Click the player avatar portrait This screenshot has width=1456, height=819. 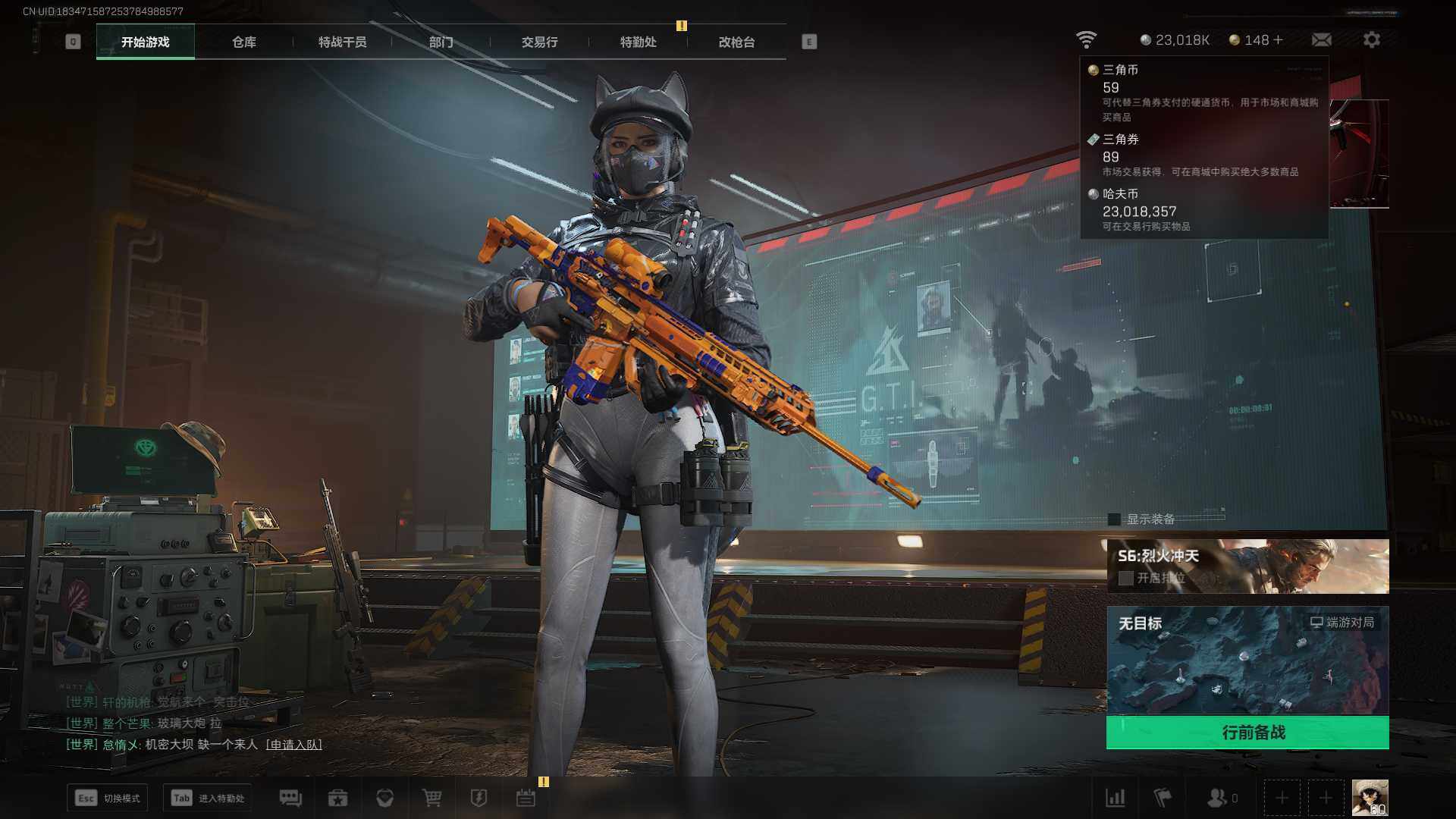[x=1370, y=798]
